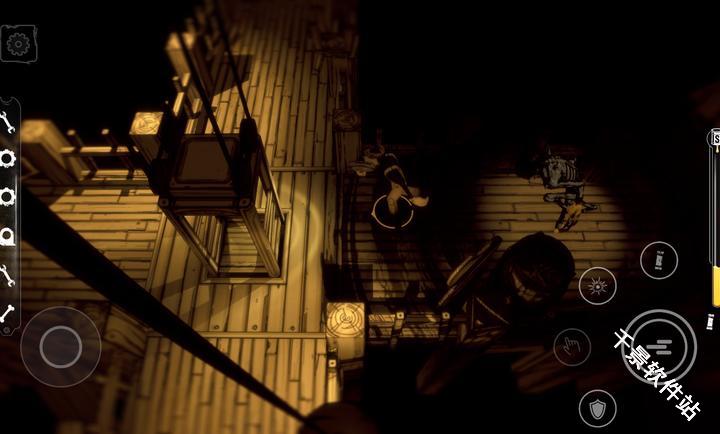Use the canned item button

pos(658,261)
